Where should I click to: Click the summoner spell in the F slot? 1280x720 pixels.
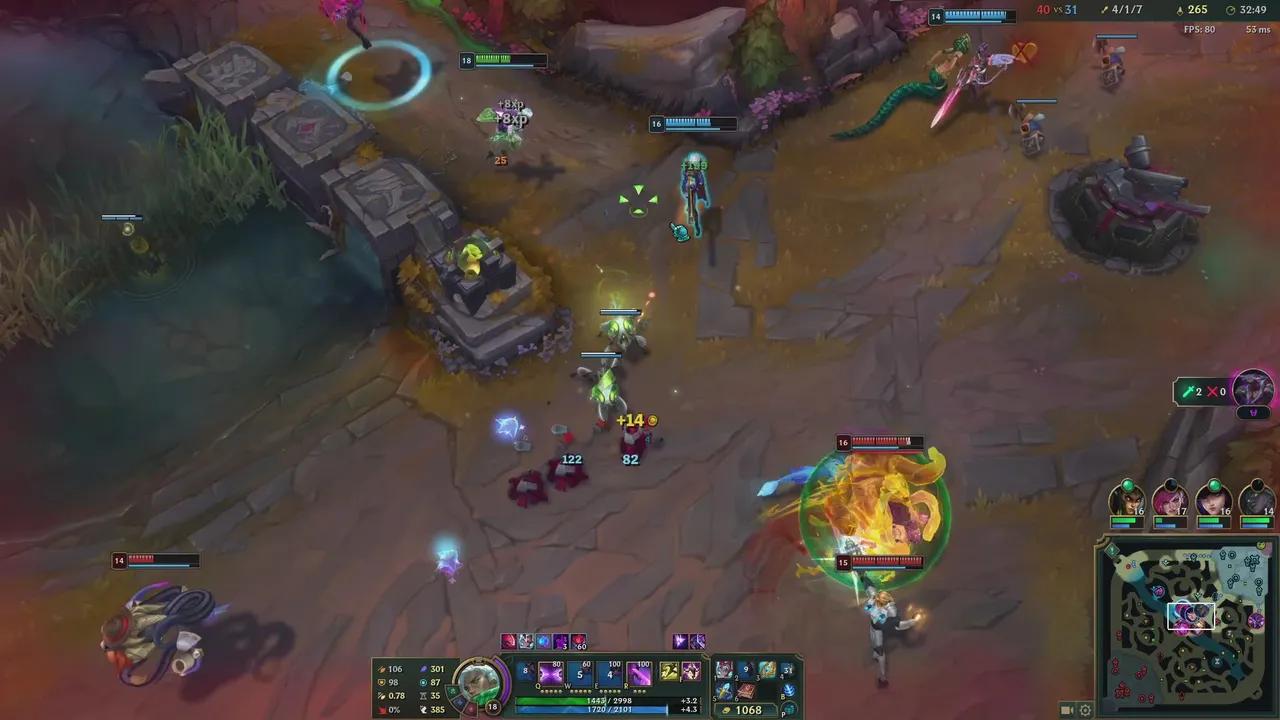pos(690,673)
